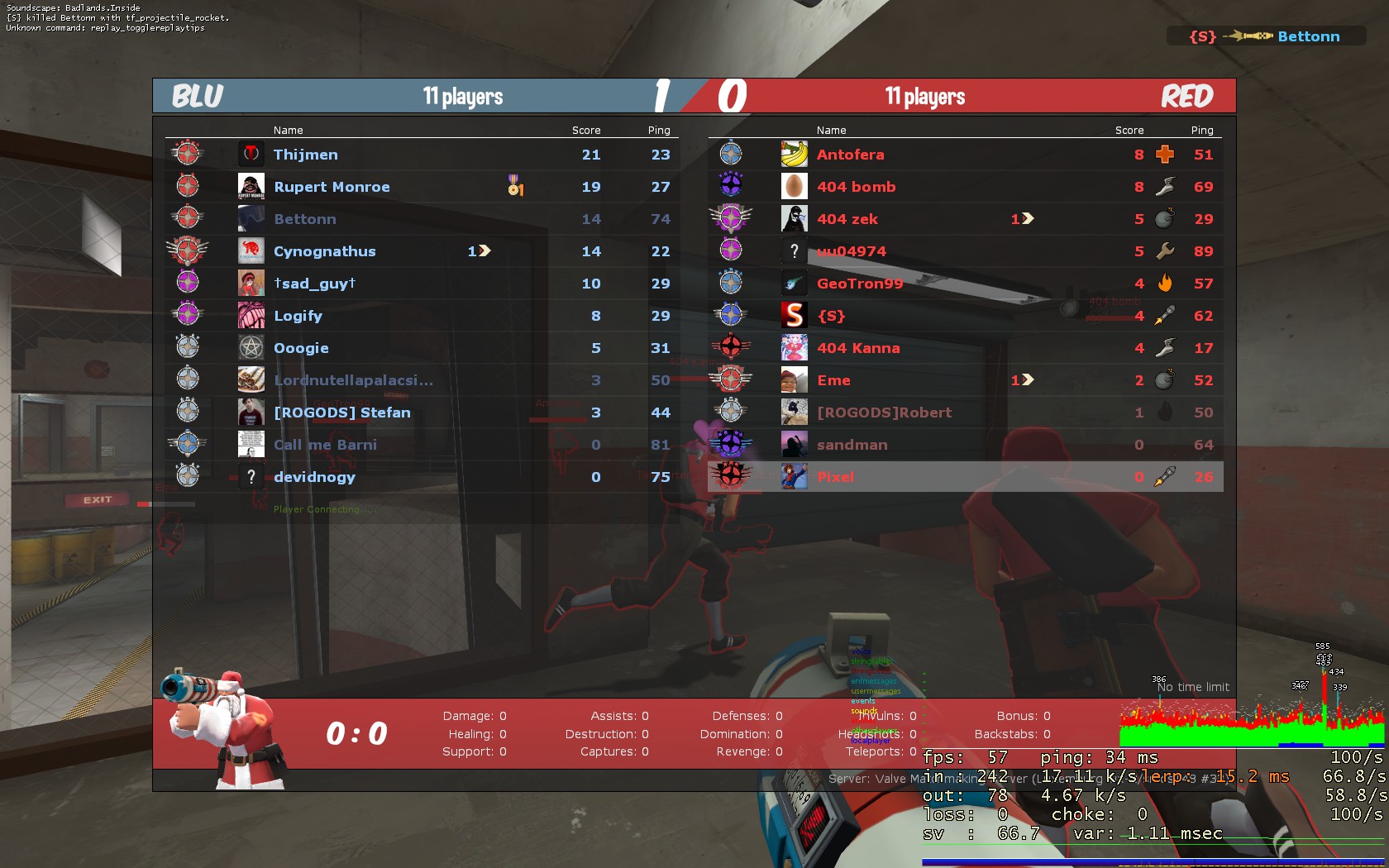Click the wrench icon beside uu04974
This screenshot has width=1389, height=868.
click(x=1166, y=250)
